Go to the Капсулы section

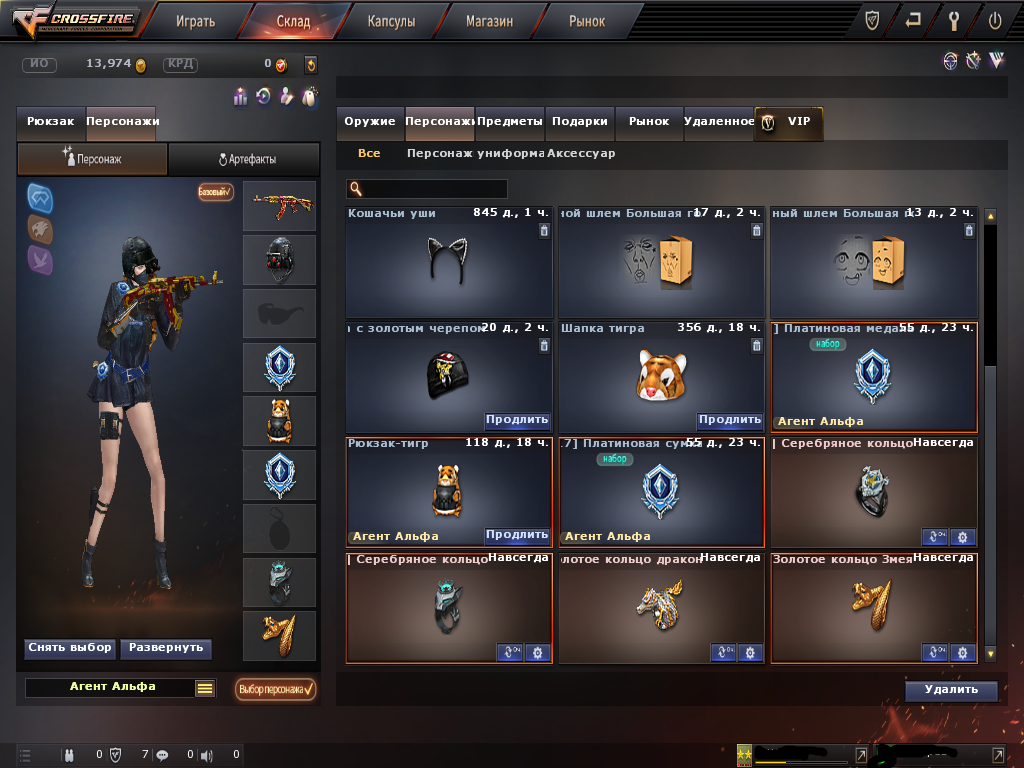point(391,20)
